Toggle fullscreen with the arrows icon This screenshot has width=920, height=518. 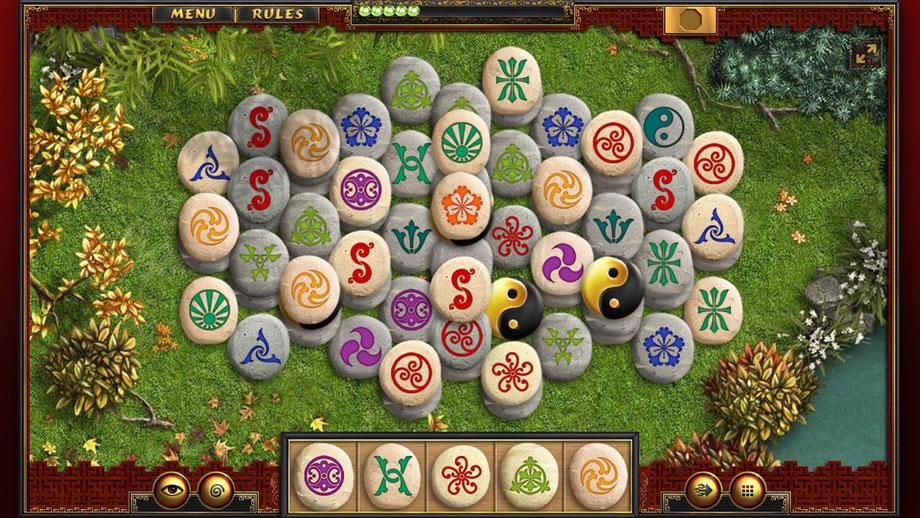coord(865,54)
